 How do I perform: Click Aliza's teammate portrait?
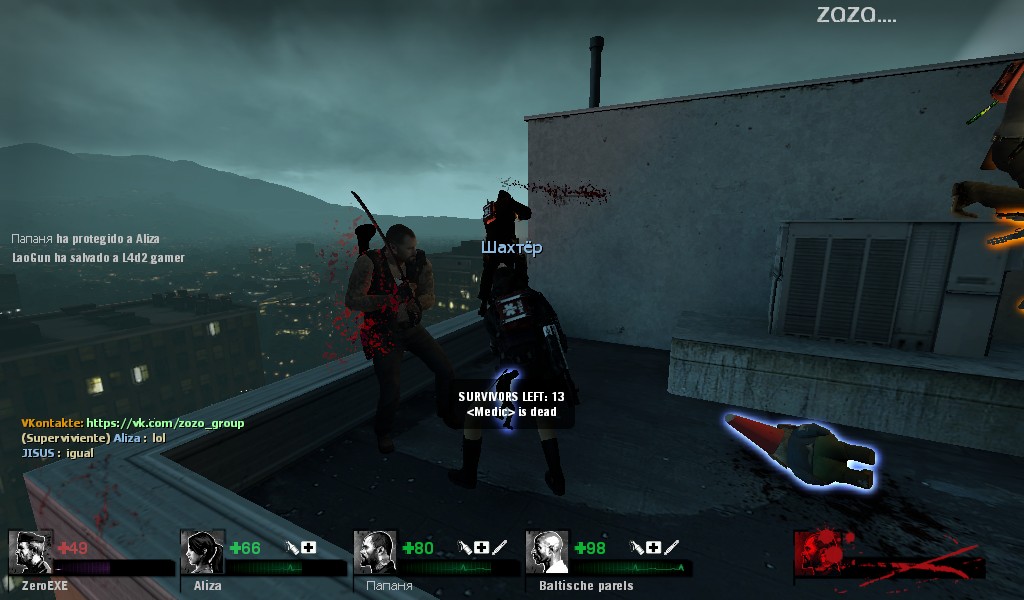coord(202,552)
